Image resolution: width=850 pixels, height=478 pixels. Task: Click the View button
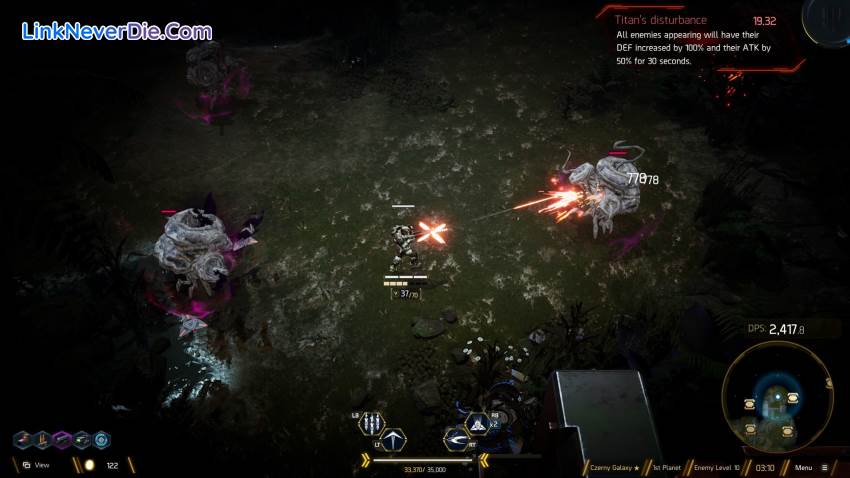[x=35, y=465]
